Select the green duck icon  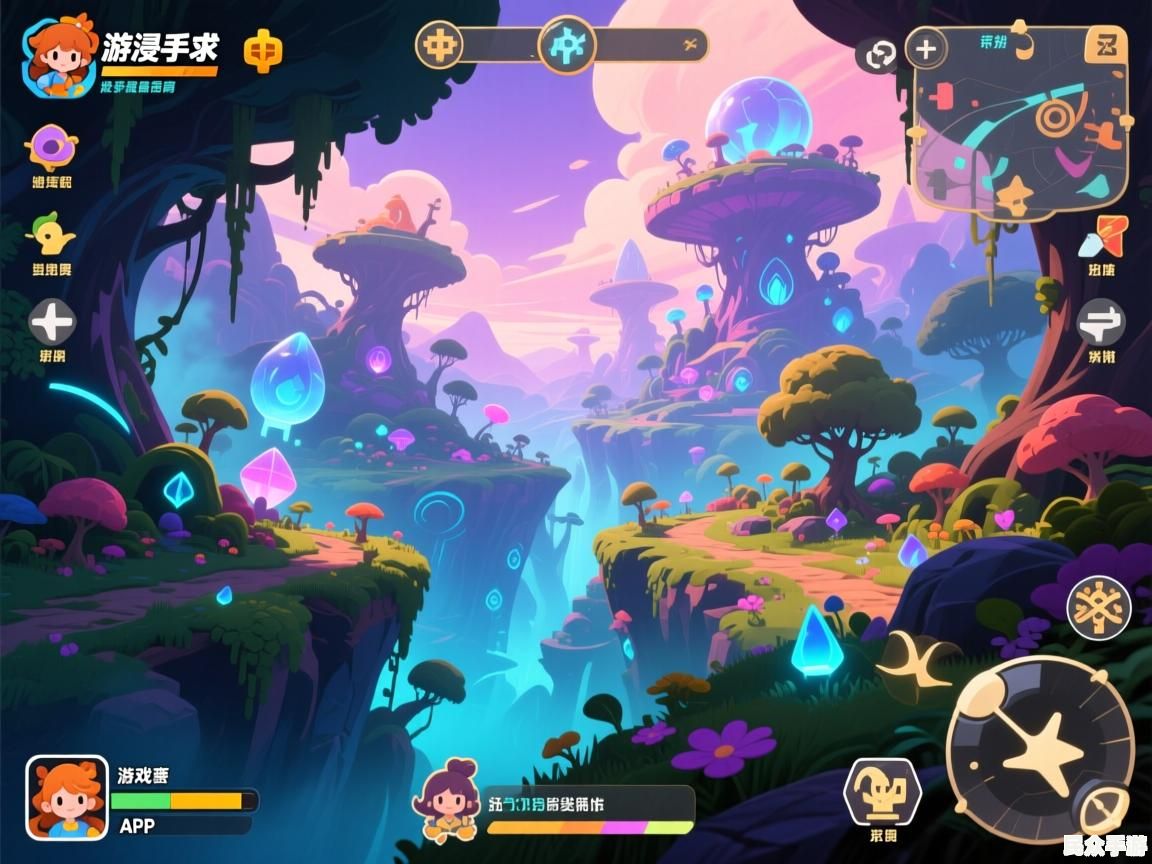[52, 236]
